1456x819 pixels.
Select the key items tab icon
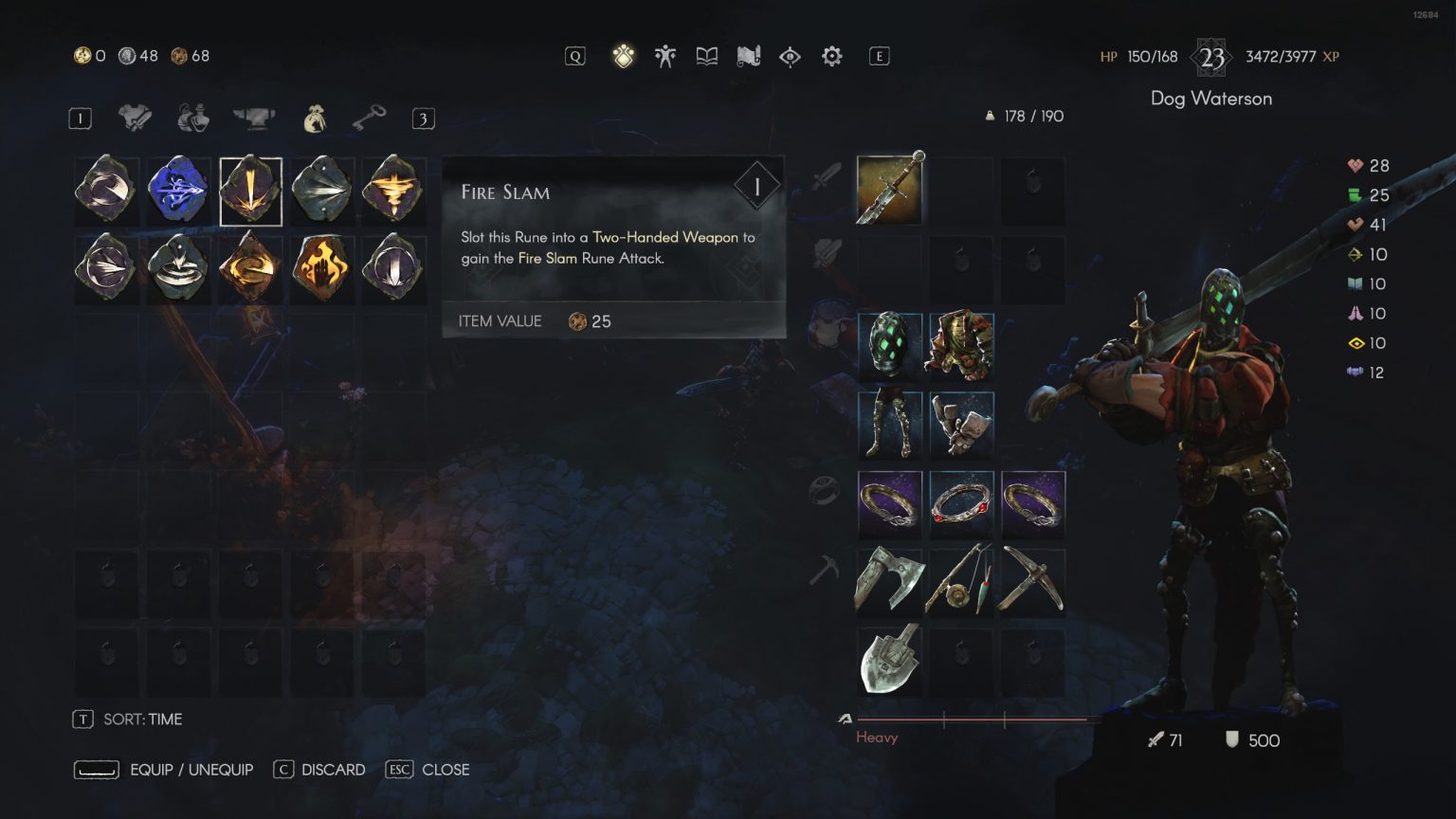tap(371, 117)
